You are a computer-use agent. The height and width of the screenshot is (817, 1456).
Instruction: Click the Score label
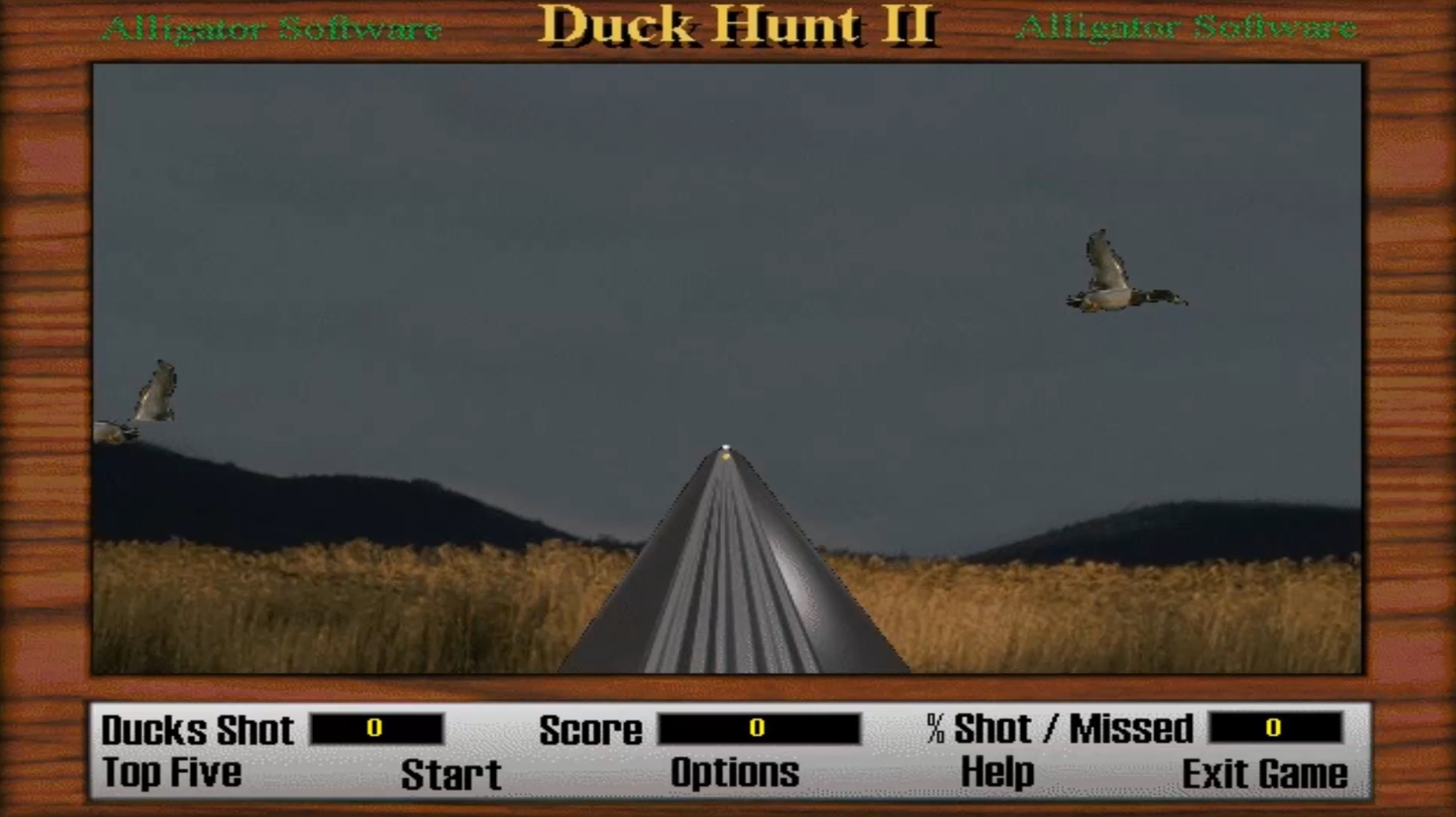point(591,729)
